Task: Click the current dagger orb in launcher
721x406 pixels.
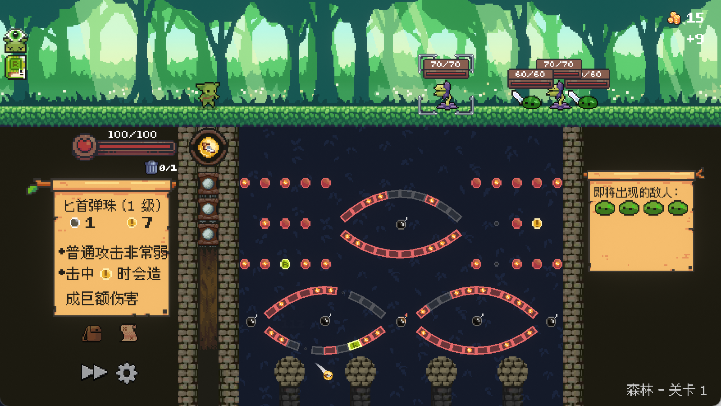Action: 208,148
